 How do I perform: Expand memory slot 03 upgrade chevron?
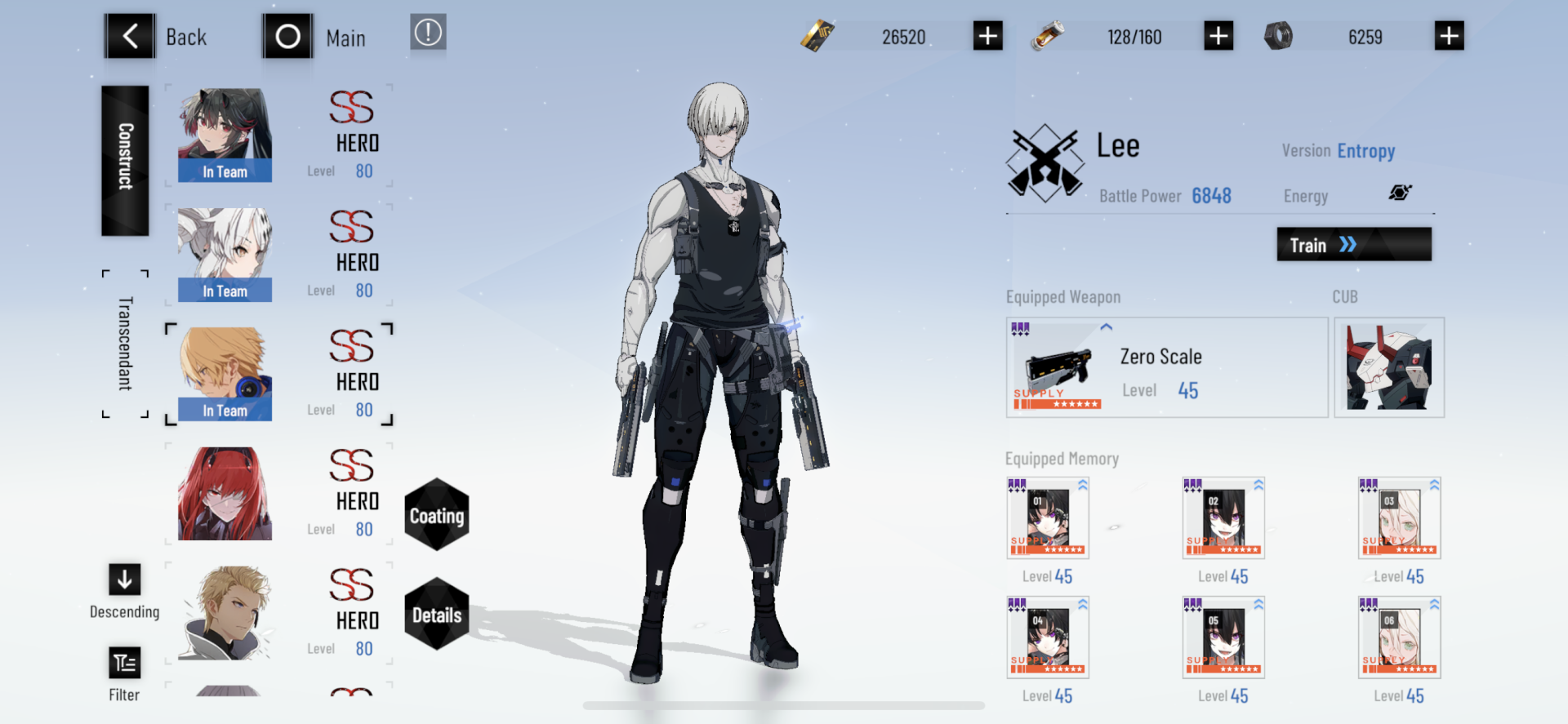pos(1433,483)
